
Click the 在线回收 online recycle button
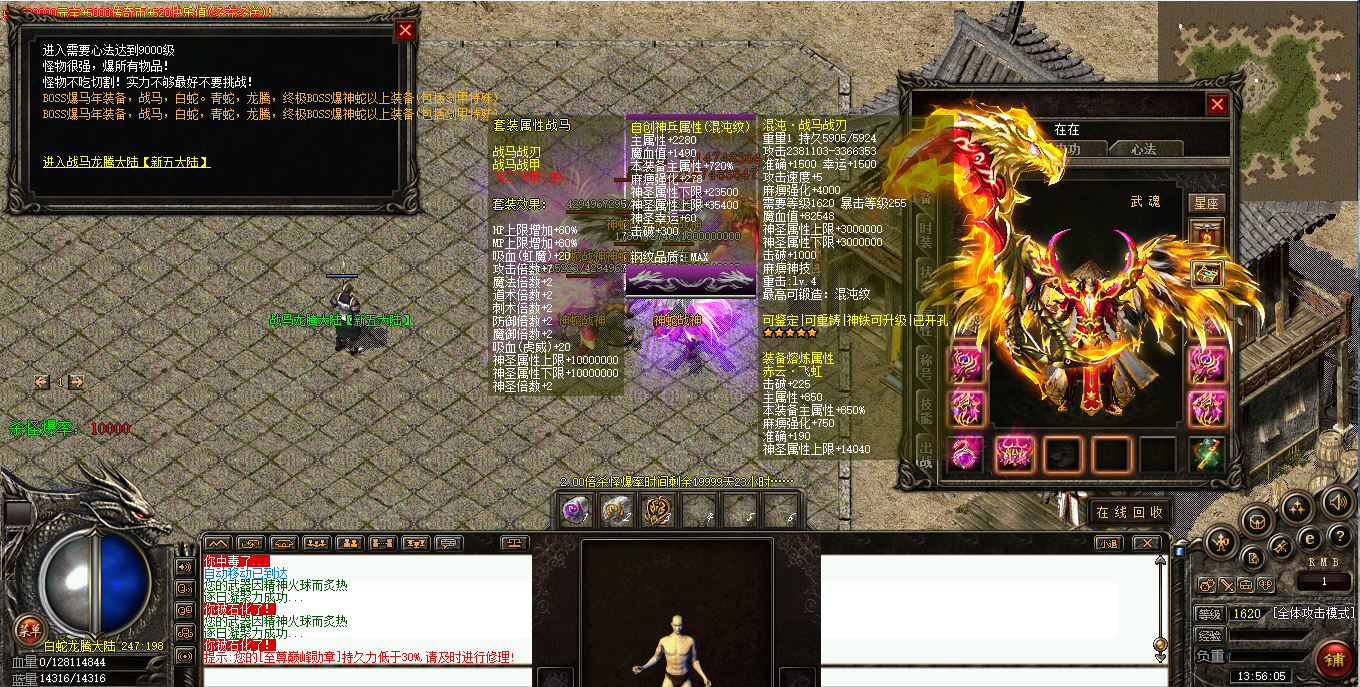[x=1129, y=512]
